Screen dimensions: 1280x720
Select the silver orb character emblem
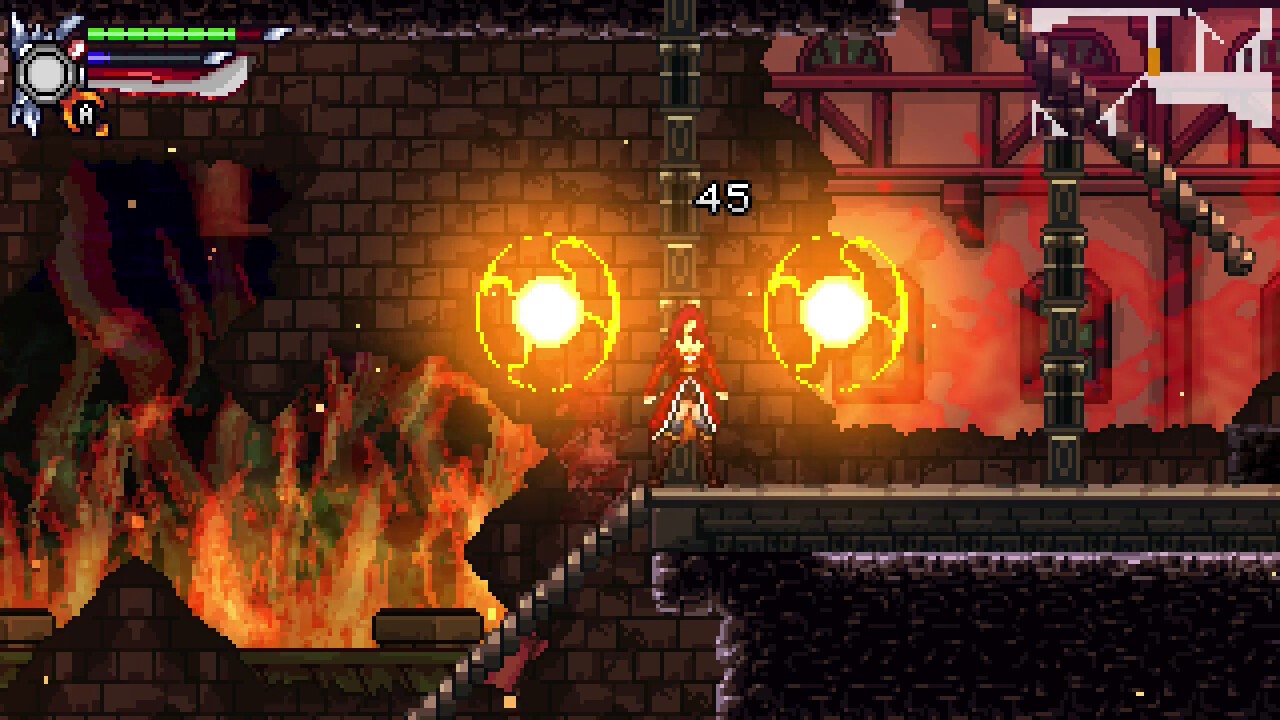point(46,73)
